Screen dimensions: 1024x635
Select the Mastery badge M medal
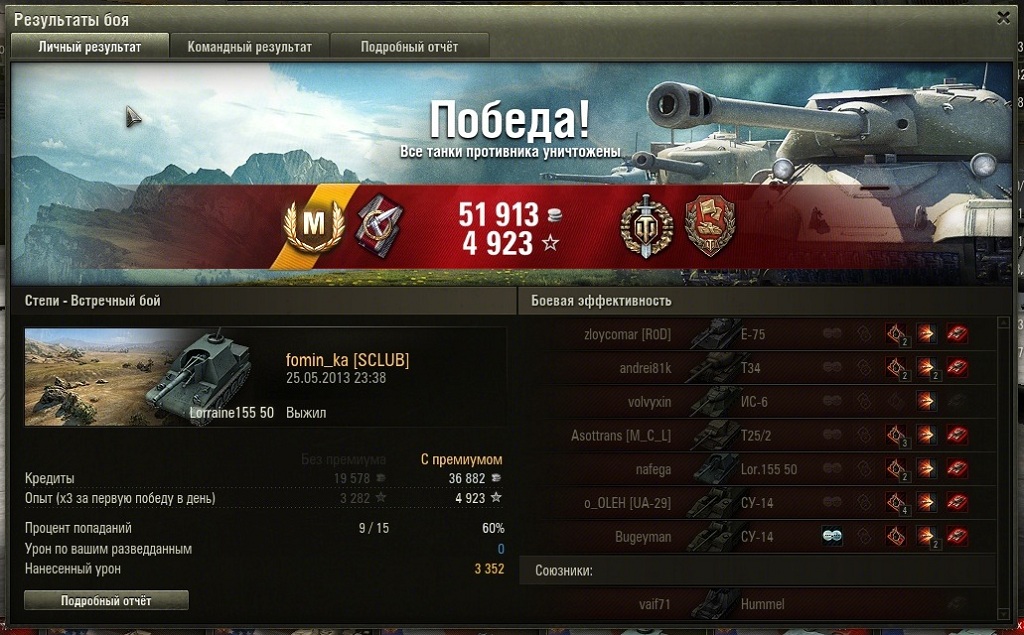click(x=313, y=224)
